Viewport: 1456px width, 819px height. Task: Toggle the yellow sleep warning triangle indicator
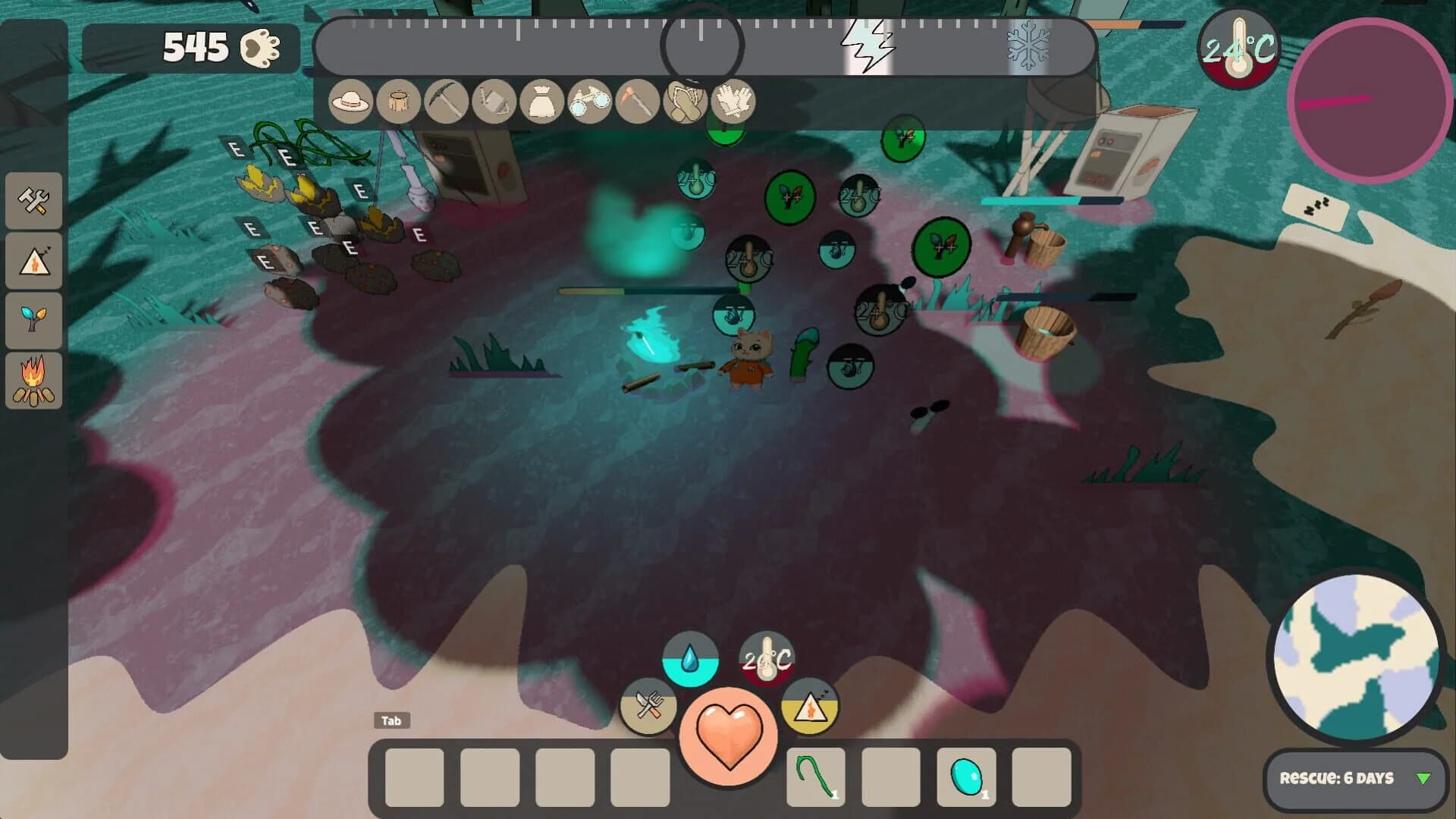(808, 707)
